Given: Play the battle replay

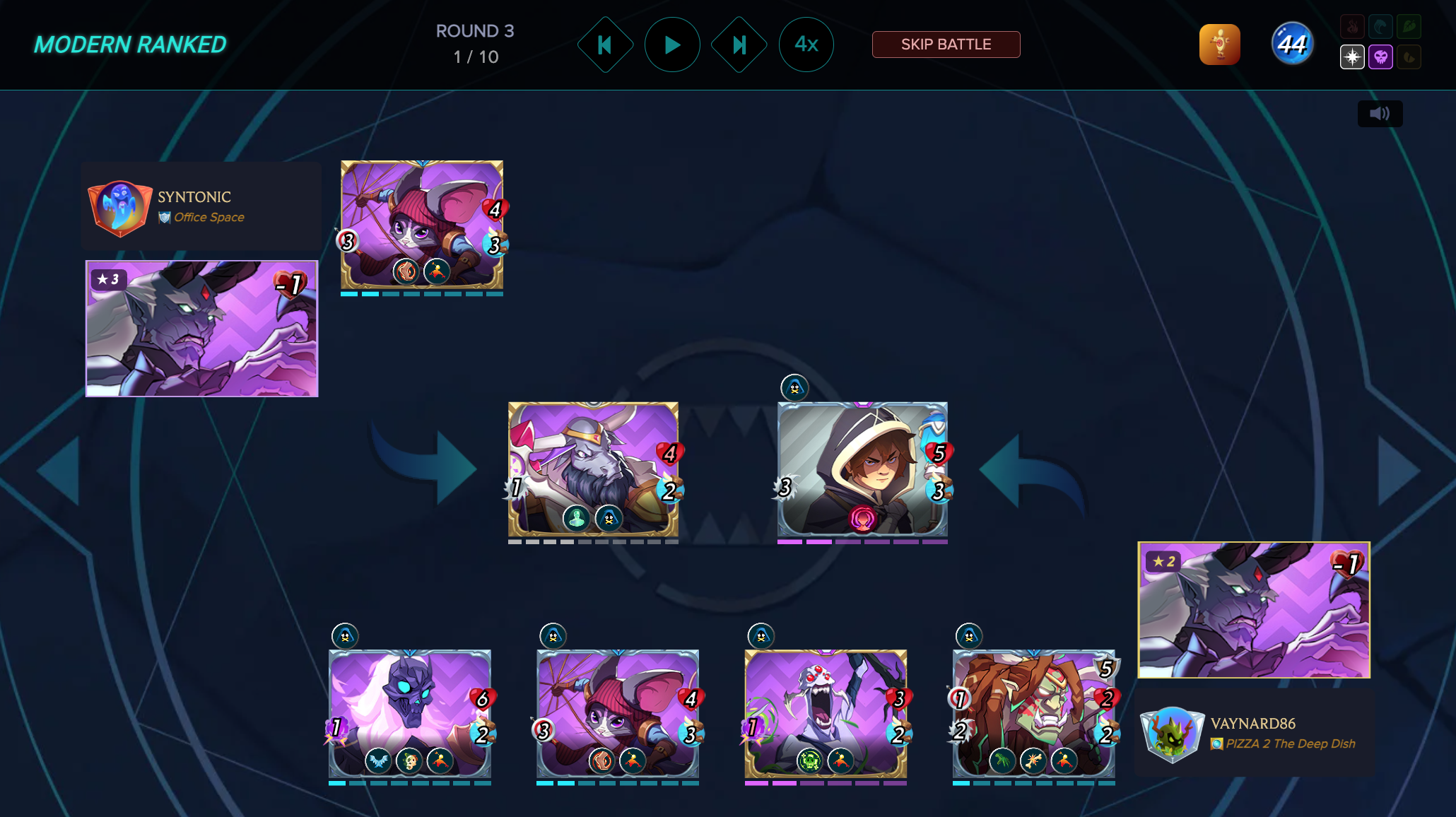Looking at the screenshot, I should [x=672, y=45].
